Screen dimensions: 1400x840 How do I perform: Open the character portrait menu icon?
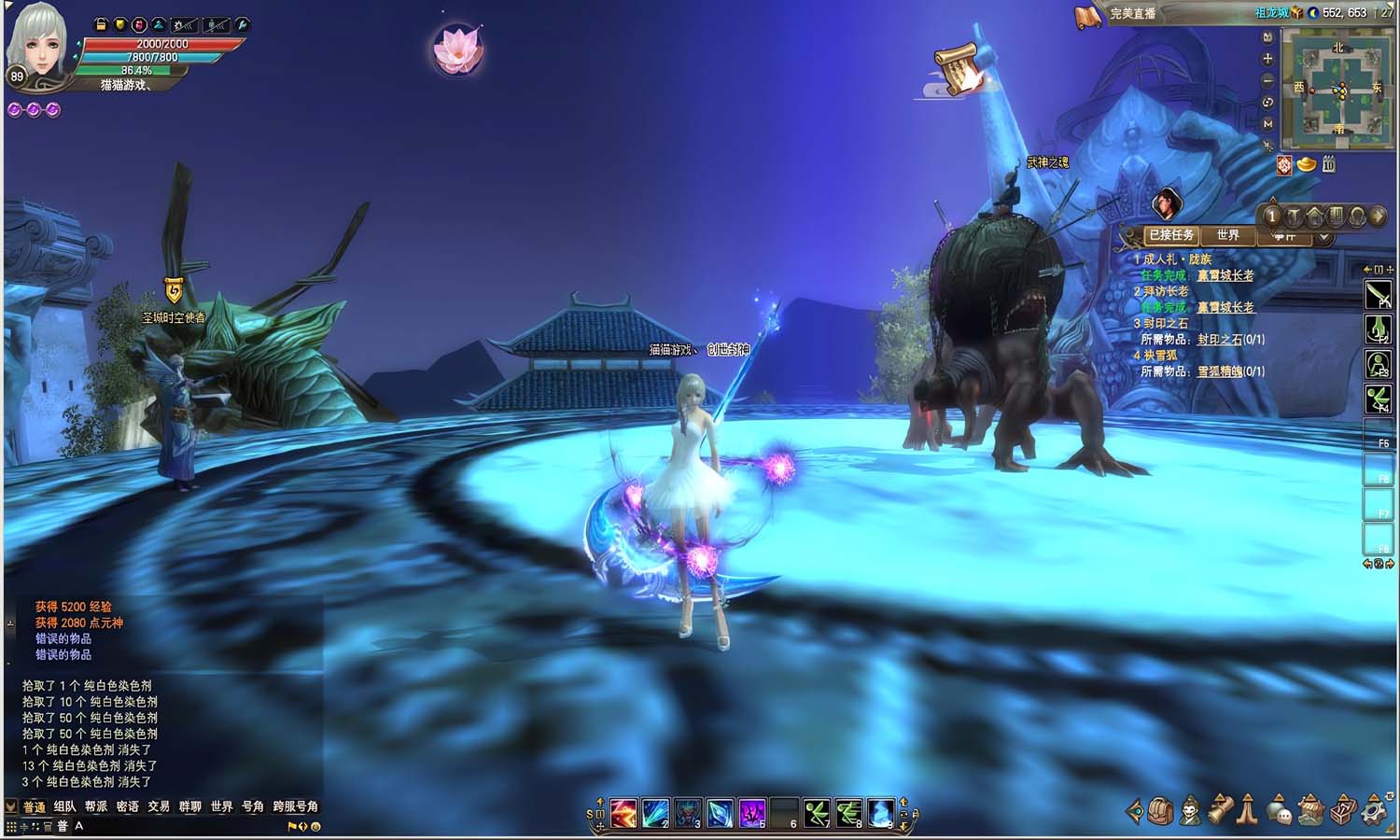coord(1190,811)
